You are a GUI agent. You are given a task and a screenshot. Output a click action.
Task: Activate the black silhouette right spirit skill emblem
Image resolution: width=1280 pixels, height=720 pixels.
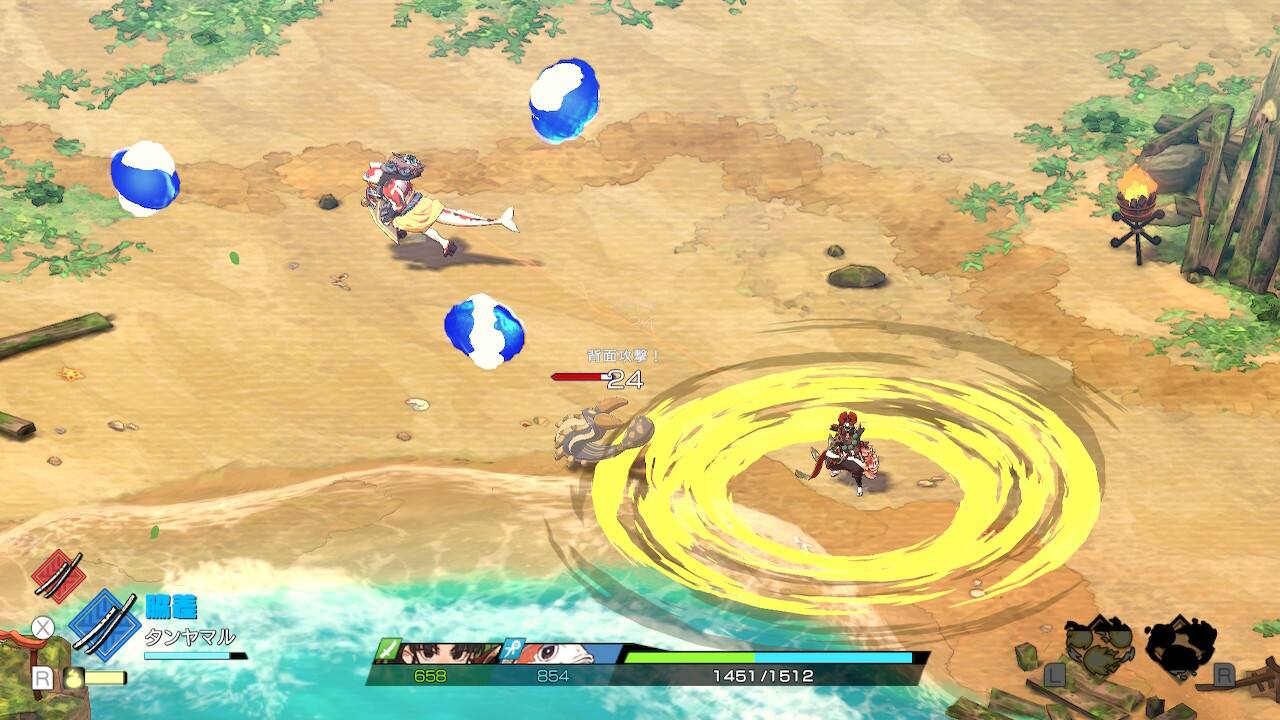1180,644
